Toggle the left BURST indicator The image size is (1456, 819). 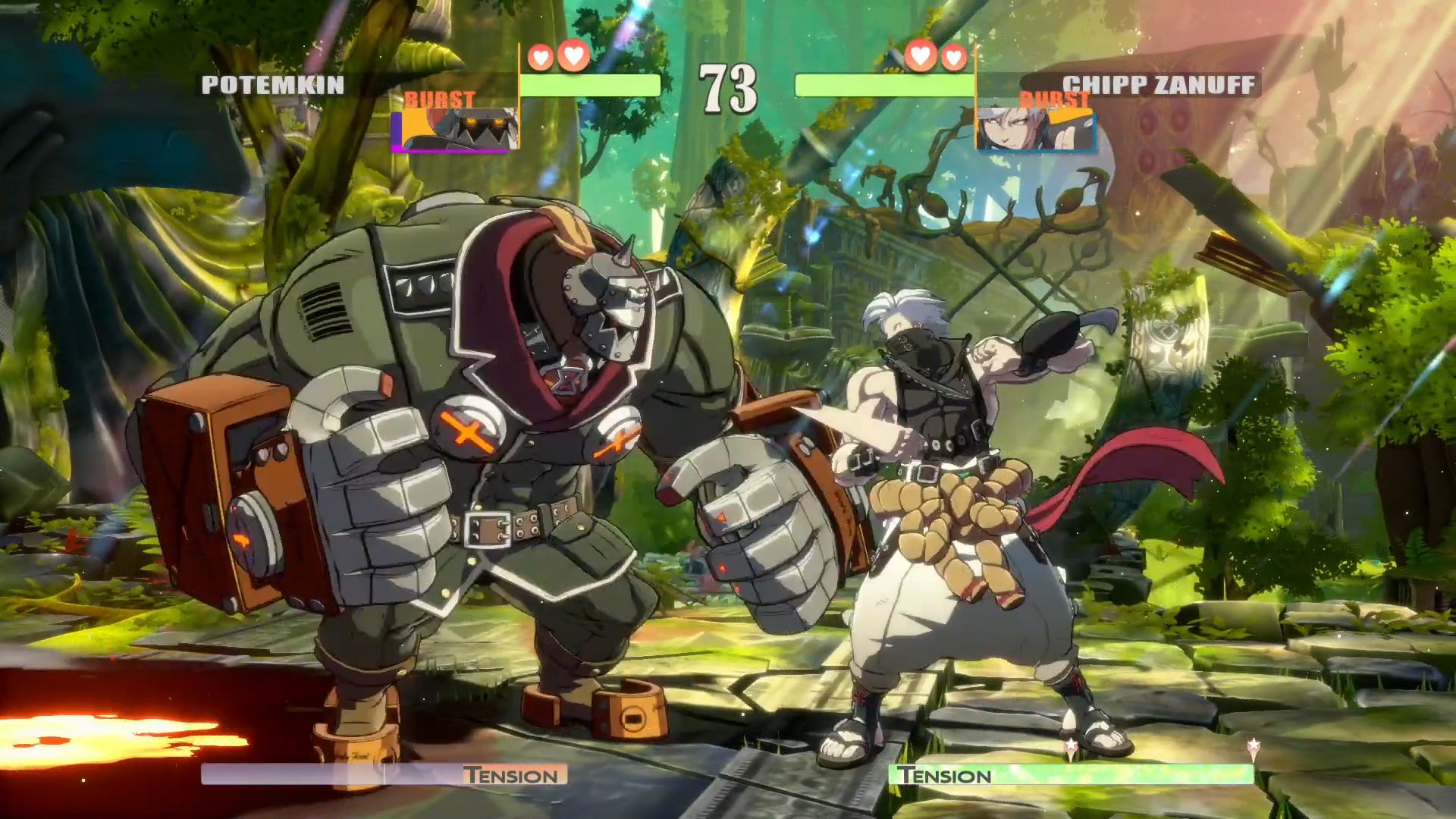[x=440, y=99]
